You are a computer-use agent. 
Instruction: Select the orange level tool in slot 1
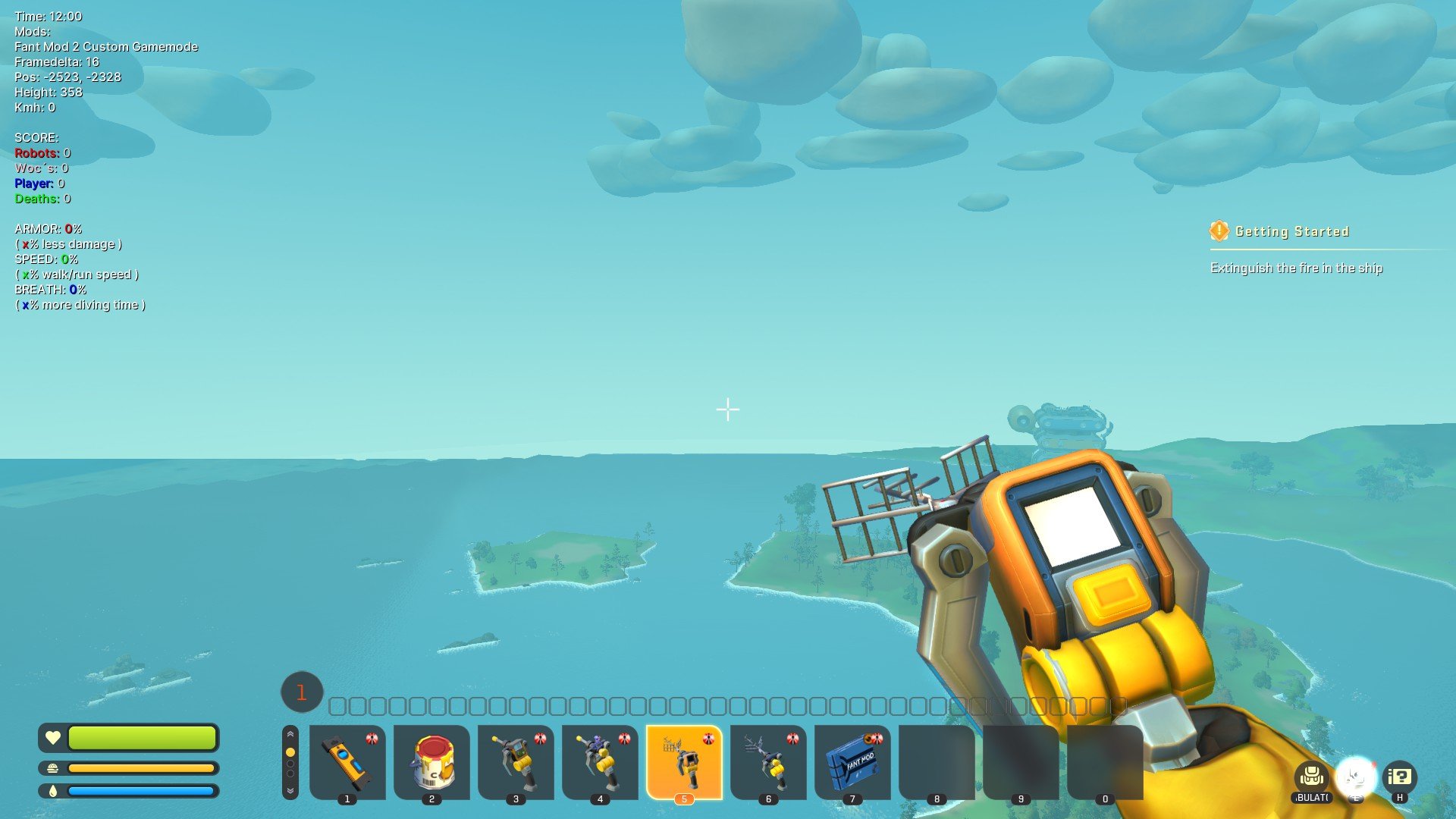(x=347, y=761)
